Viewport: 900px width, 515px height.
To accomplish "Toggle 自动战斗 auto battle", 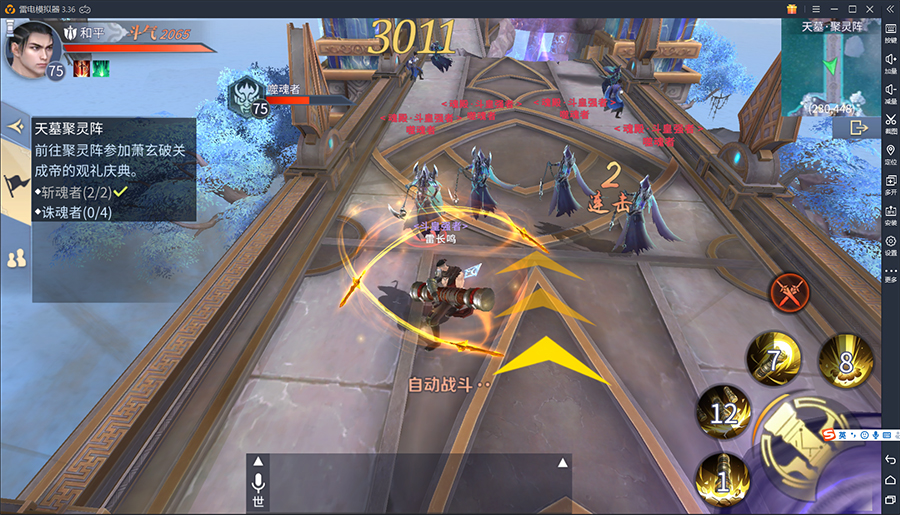I will [449, 384].
